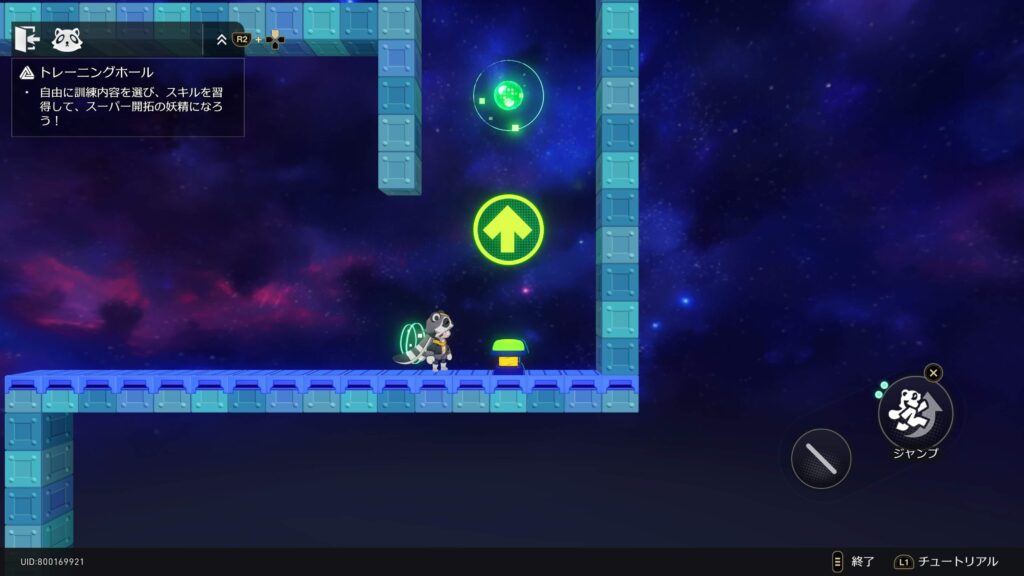
Task: Click the small X above the jump button
Action: click(x=933, y=373)
